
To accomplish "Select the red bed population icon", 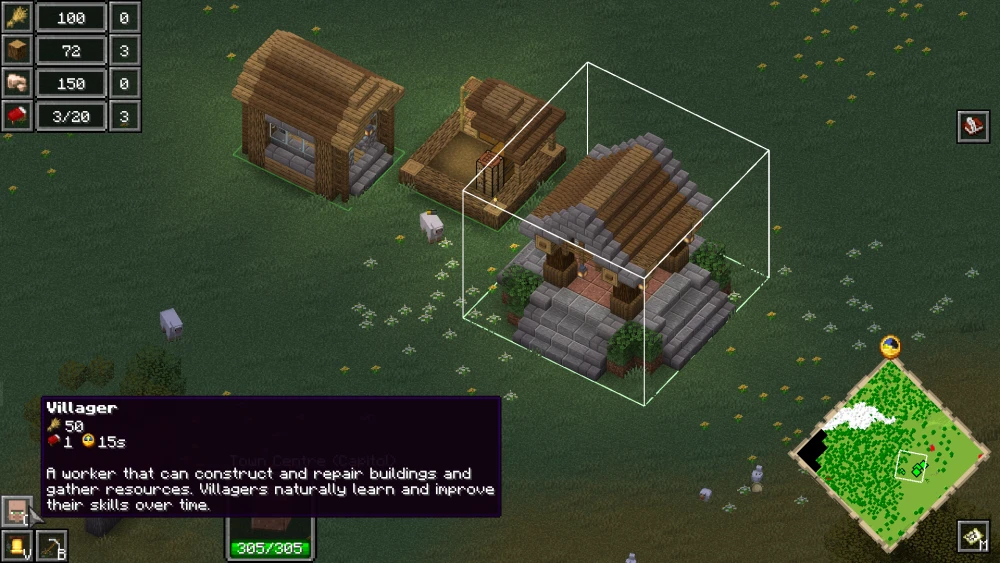I will coord(17,116).
